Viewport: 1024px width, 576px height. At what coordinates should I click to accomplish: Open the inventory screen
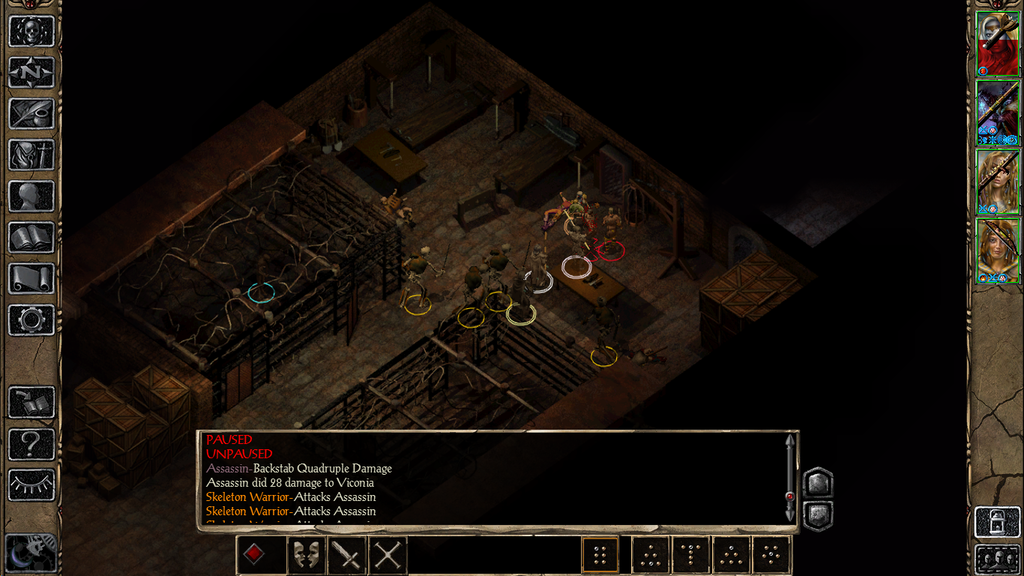click(31, 155)
